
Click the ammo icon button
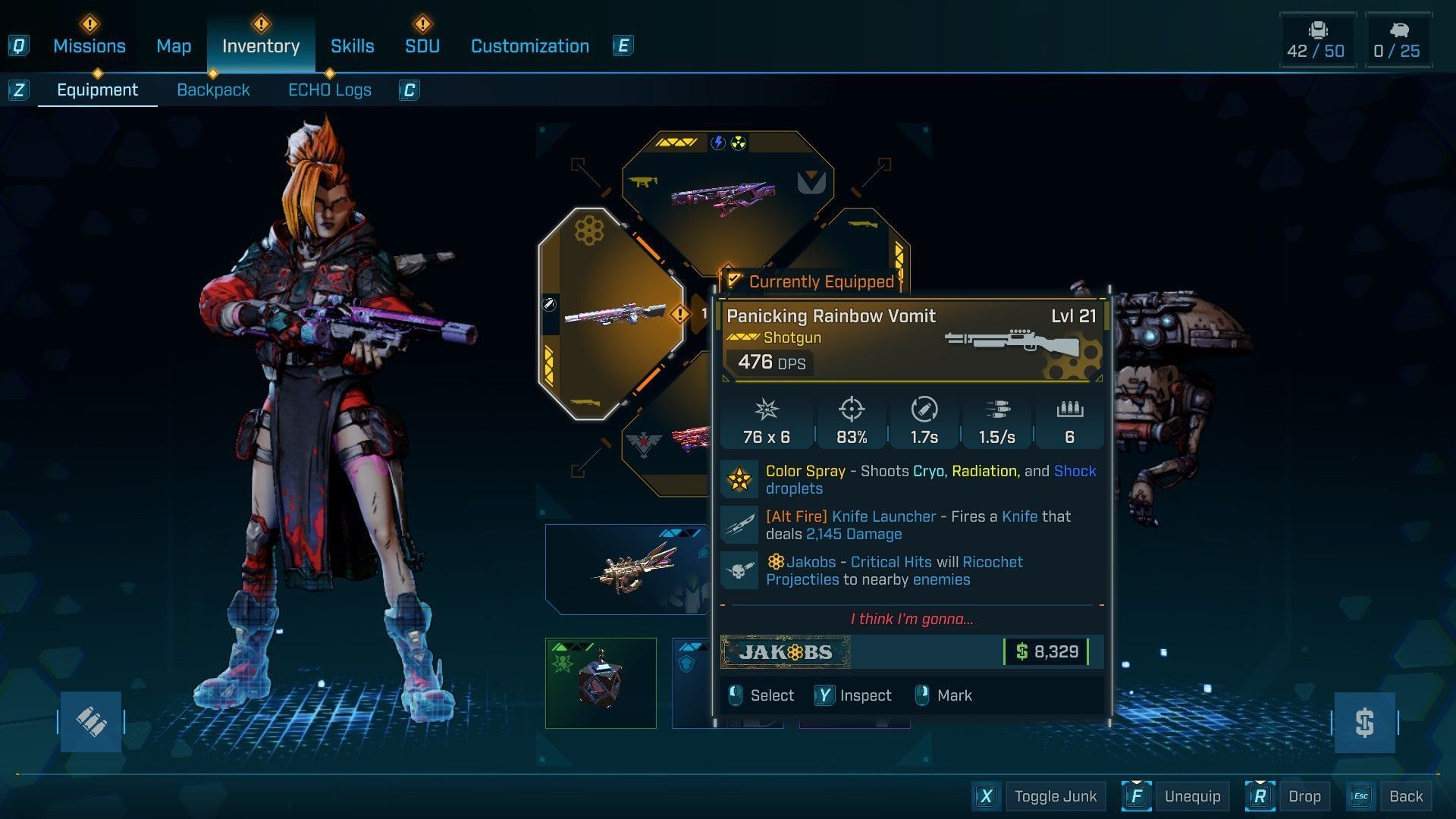click(x=91, y=721)
